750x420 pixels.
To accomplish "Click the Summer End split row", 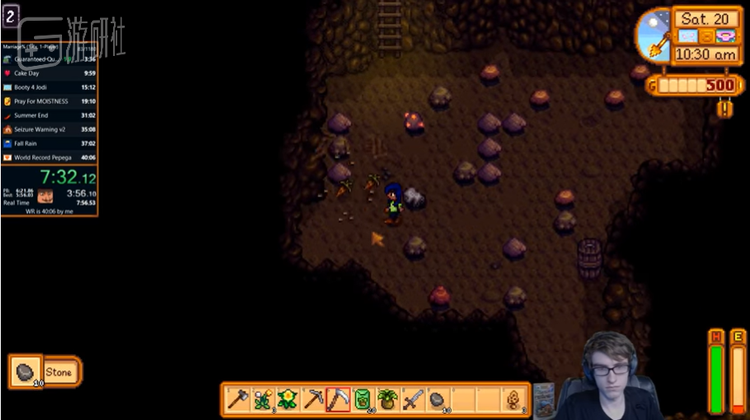I will [x=49, y=115].
